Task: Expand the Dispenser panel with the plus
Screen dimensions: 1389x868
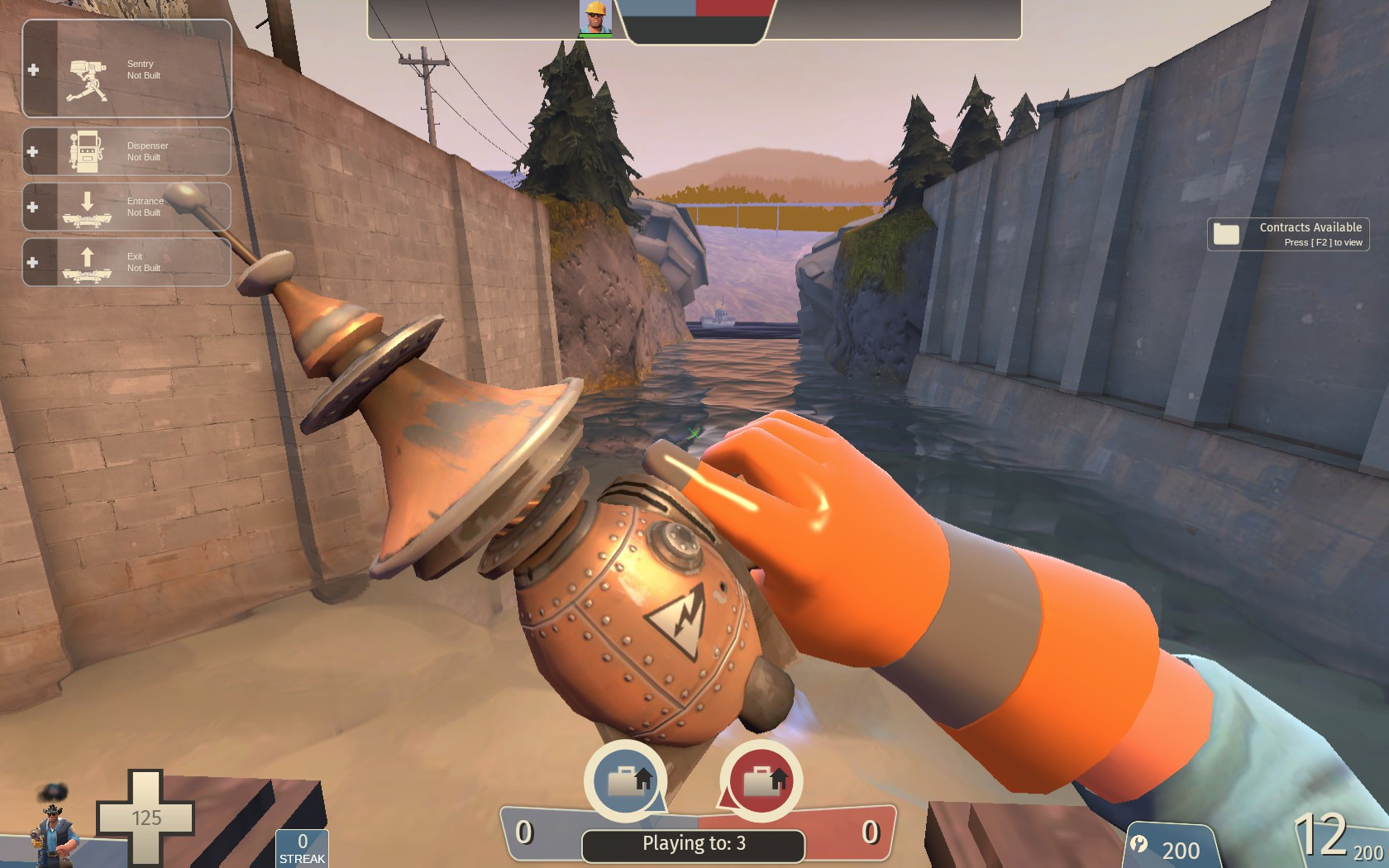Action: click(33, 150)
